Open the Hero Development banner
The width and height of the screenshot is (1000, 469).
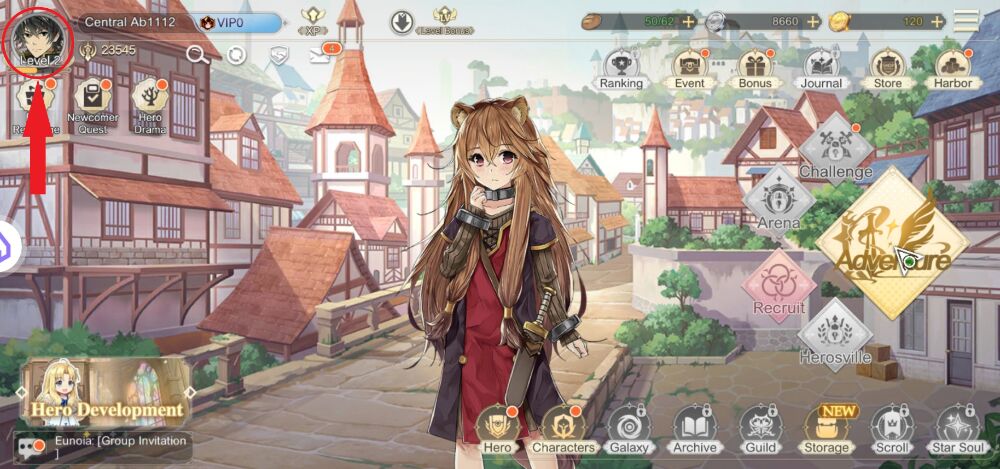tap(107, 392)
